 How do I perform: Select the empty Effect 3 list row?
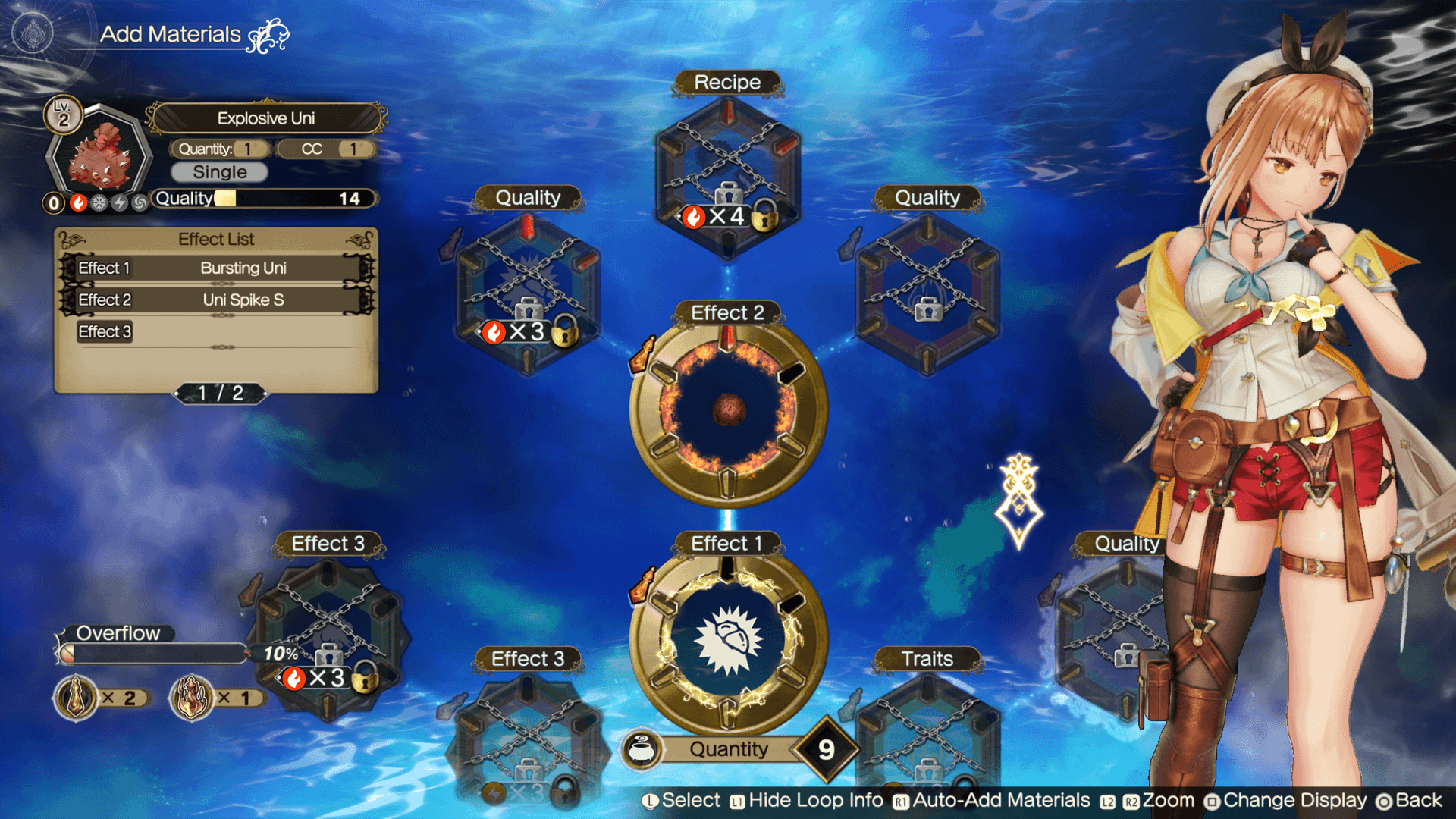[x=217, y=332]
